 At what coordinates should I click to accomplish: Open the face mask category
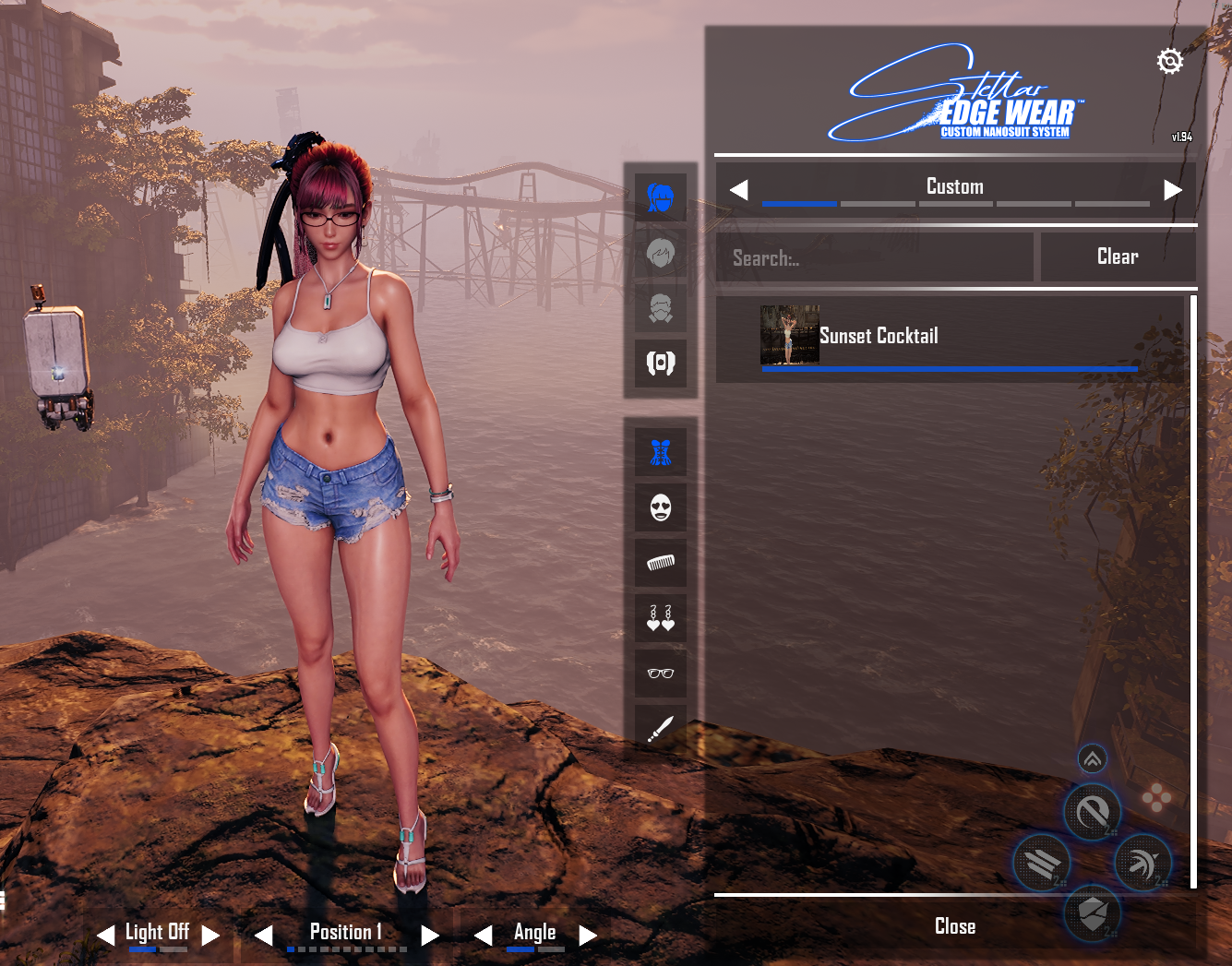click(x=661, y=507)
